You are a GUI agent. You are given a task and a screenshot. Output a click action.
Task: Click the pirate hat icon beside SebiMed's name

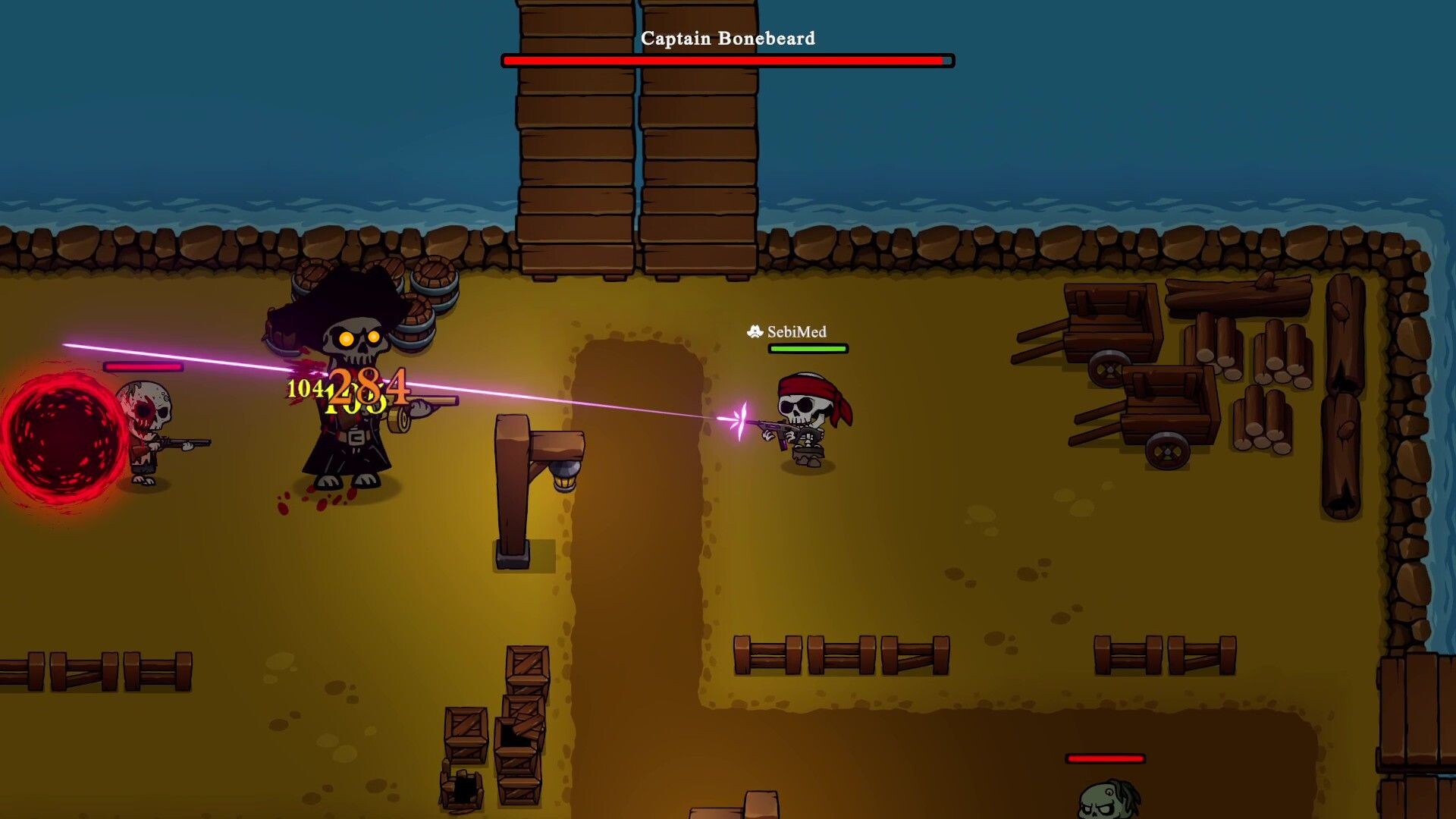[x=755, y=331]
